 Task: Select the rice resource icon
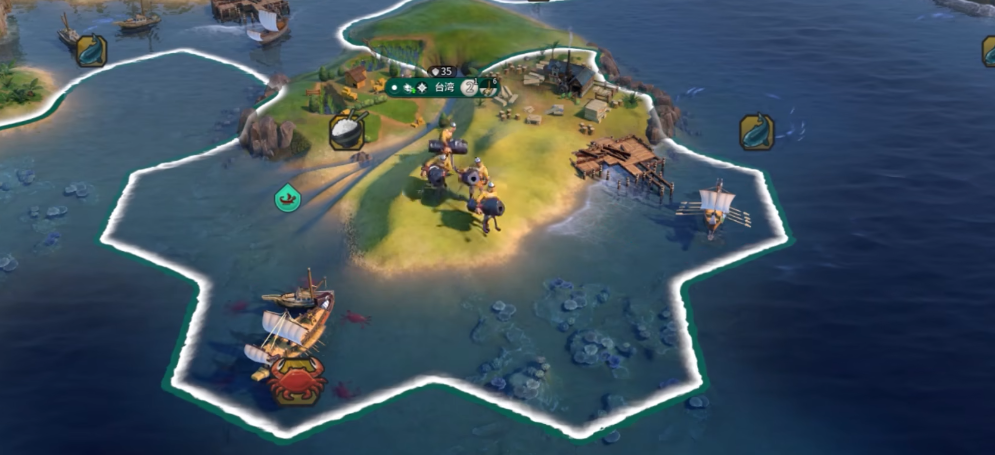point(346,131)
